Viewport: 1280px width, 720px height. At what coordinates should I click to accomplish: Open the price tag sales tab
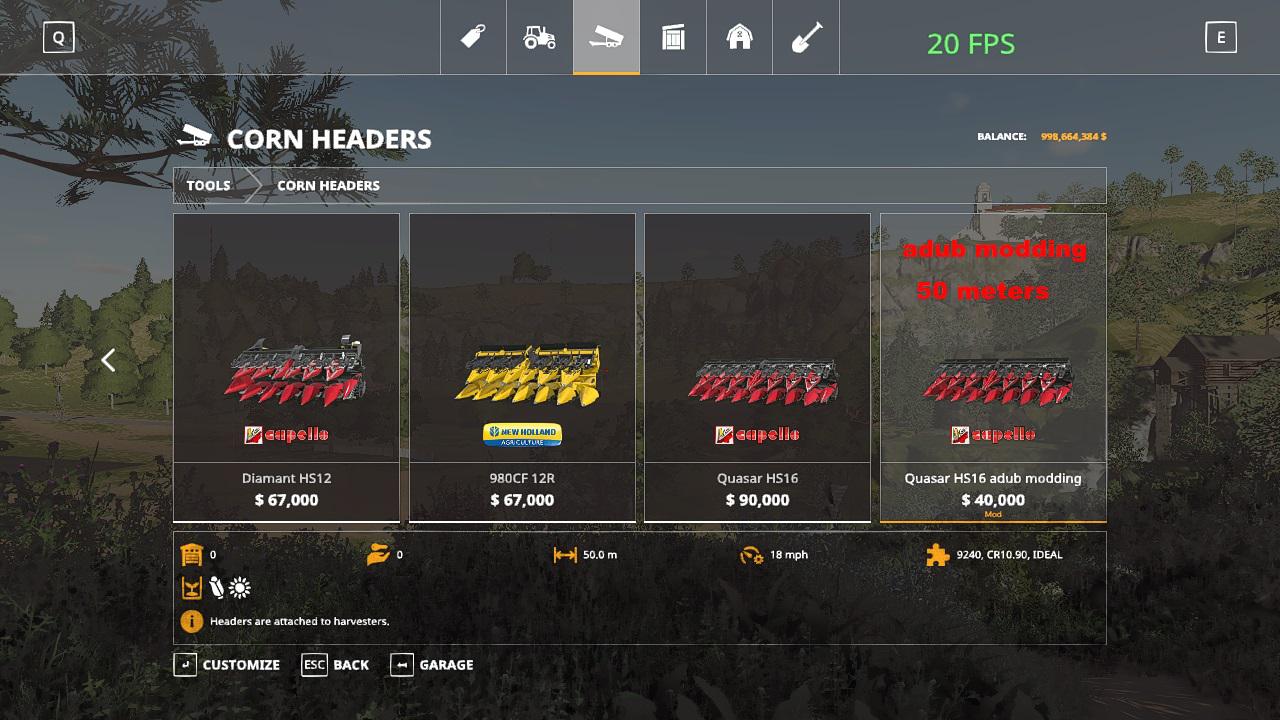click(473, 38)
